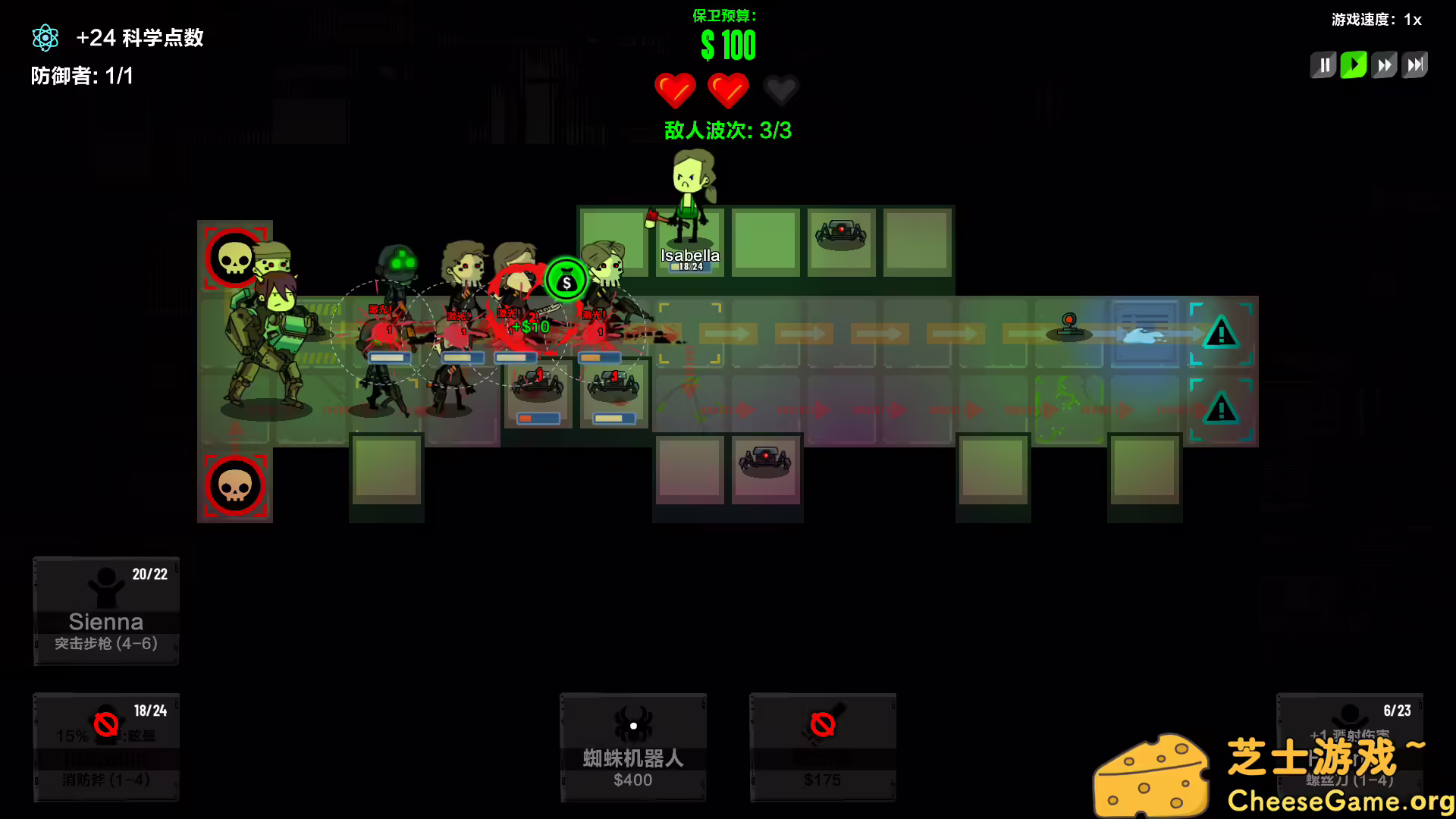Select the 2x fast-forward speed icon

1384,64
